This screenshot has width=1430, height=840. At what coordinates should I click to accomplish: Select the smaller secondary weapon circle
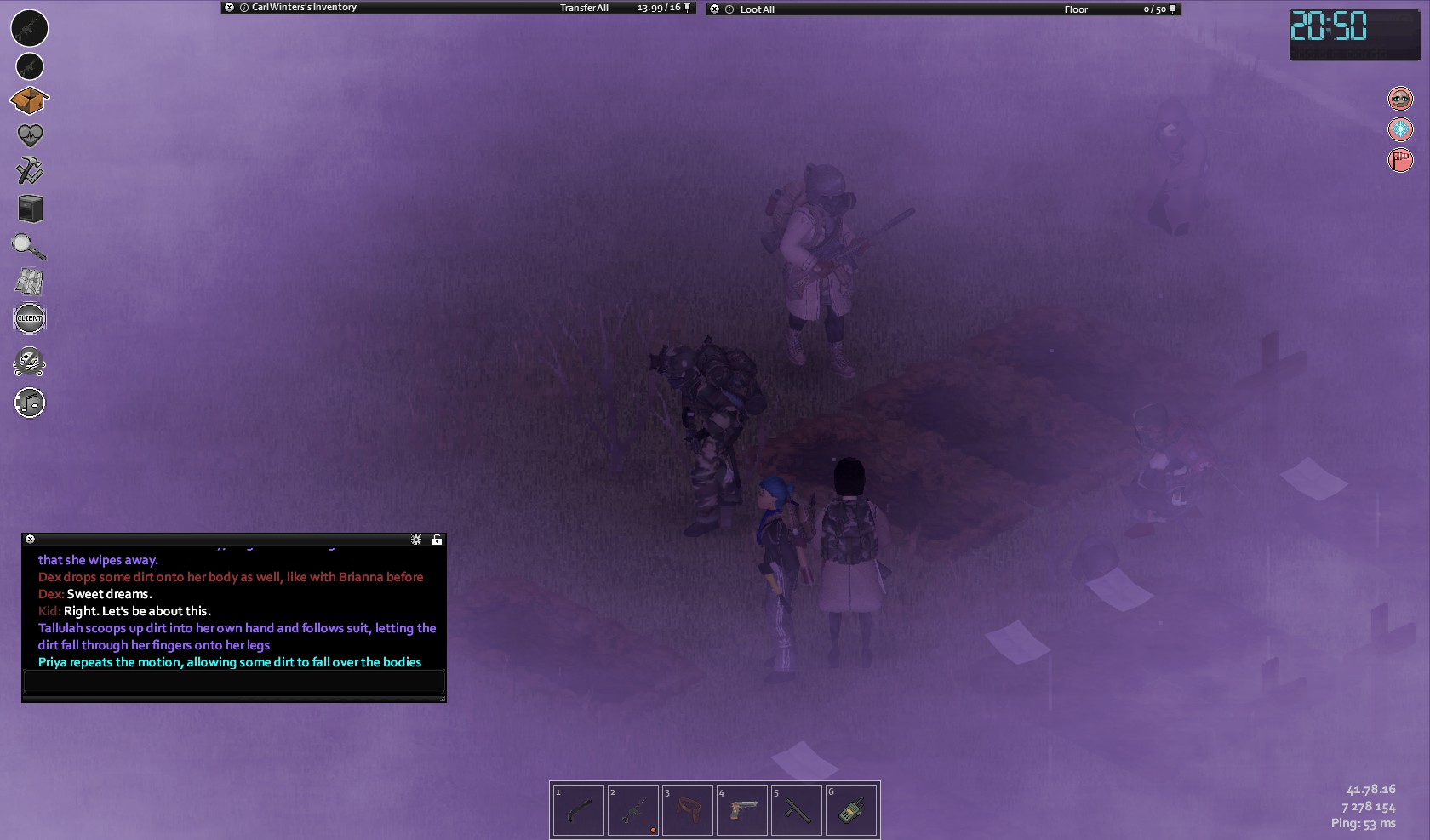[x=30, y=66]
